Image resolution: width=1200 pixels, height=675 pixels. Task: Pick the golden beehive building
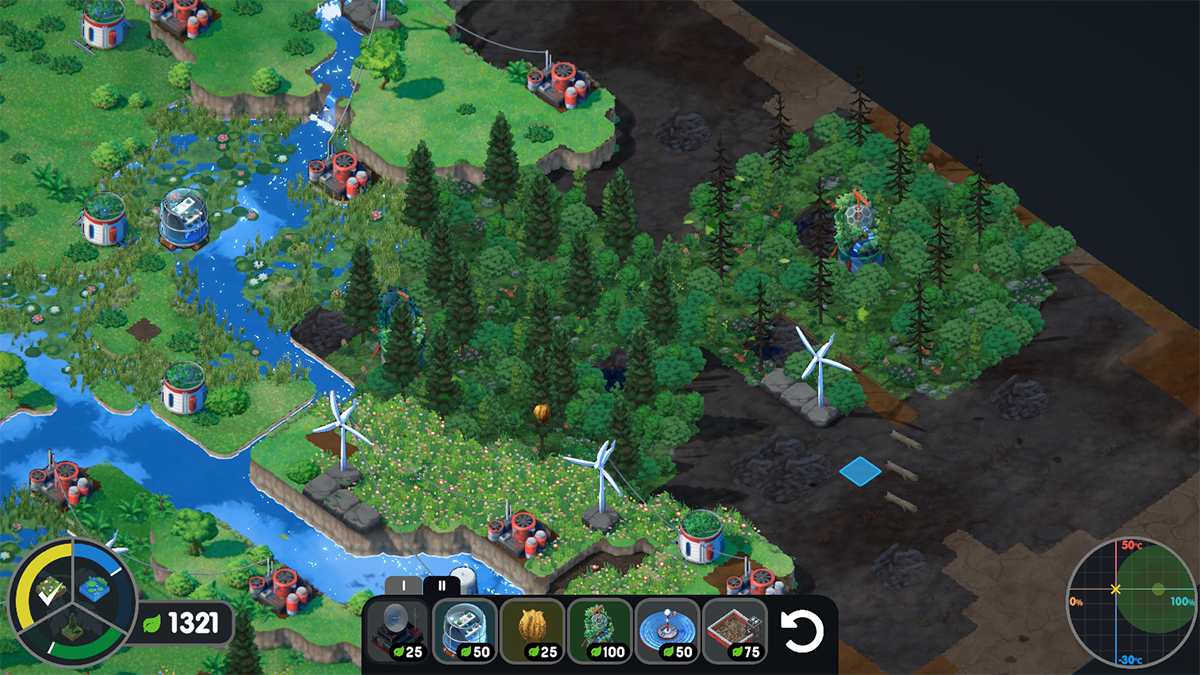click(x=532, y=630)
